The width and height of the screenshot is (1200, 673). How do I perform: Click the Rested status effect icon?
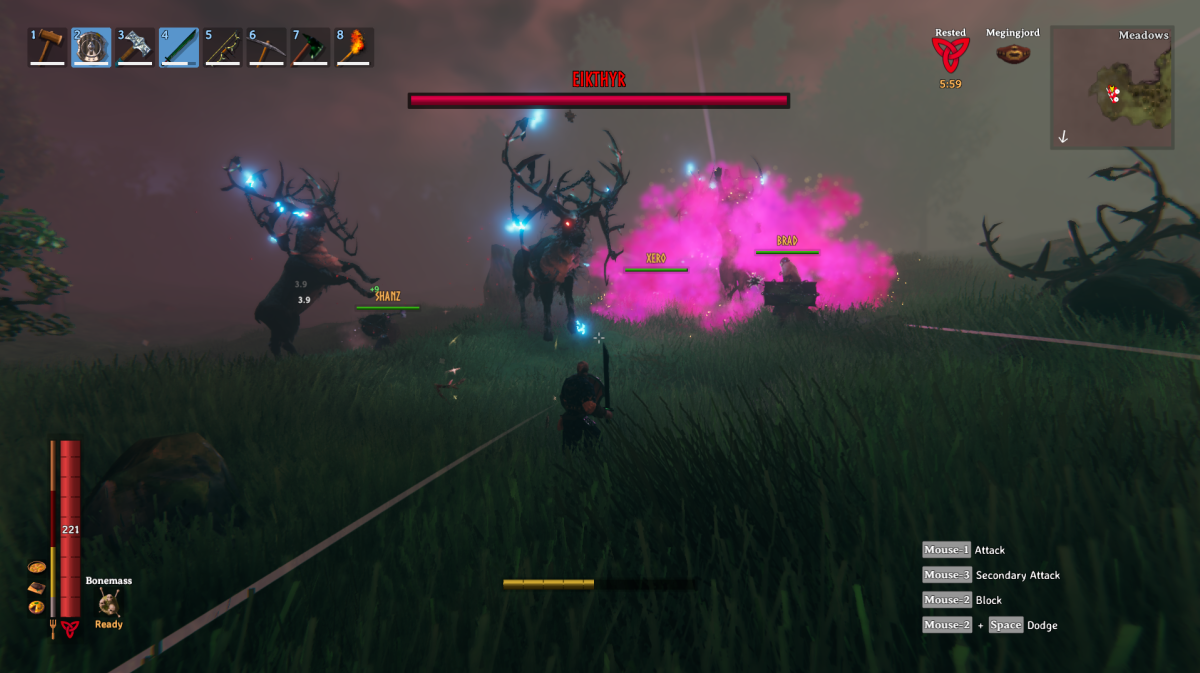[x=950, y=56]
